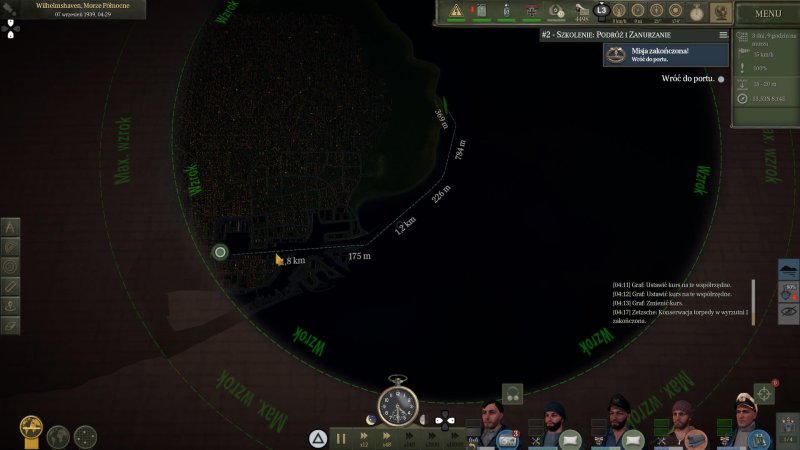800x450 pixels.
Task: Open the stopwatch icon in top bar
Action: coord(696,11)
